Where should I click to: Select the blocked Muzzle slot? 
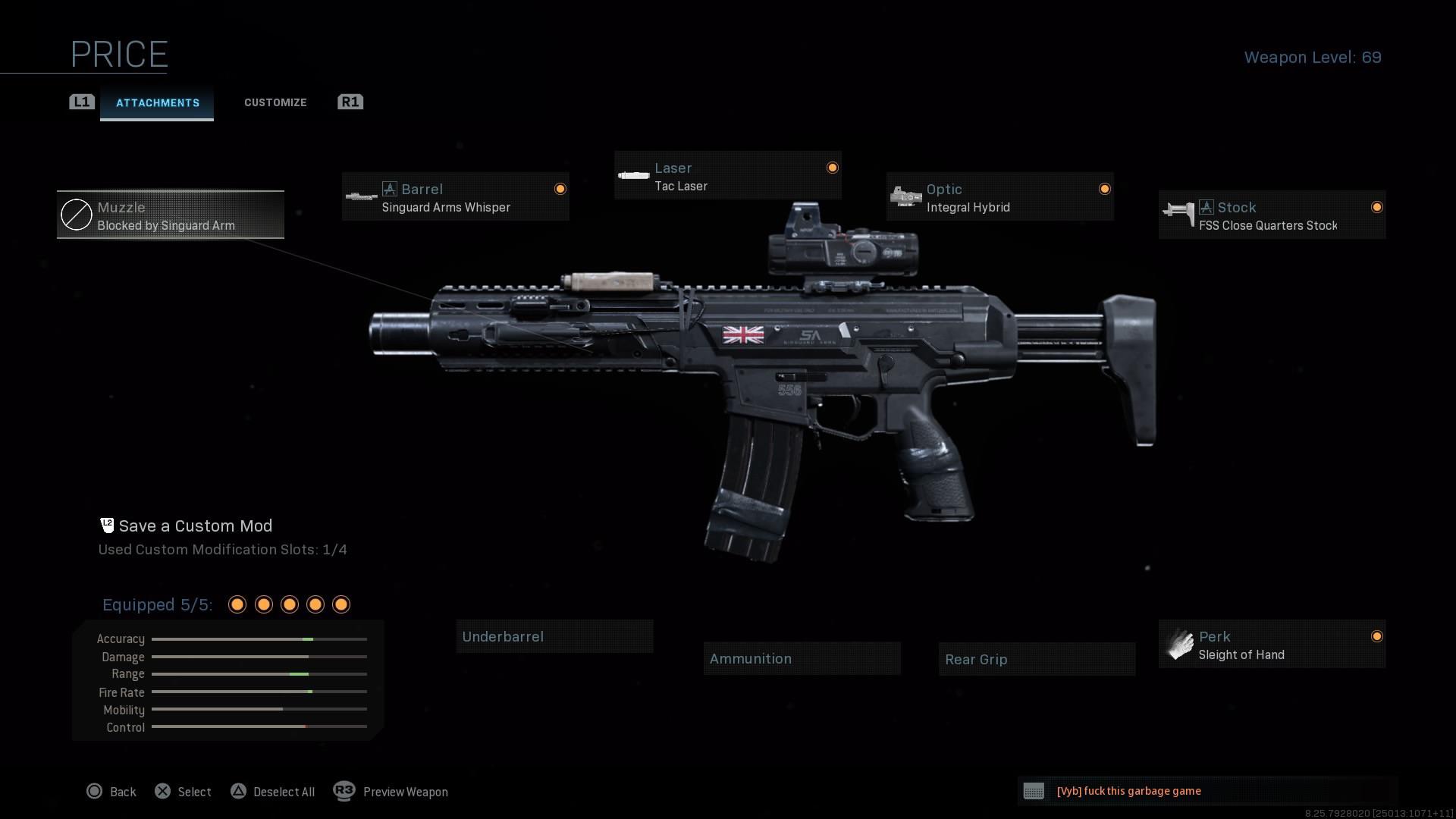tap(171, 215)
